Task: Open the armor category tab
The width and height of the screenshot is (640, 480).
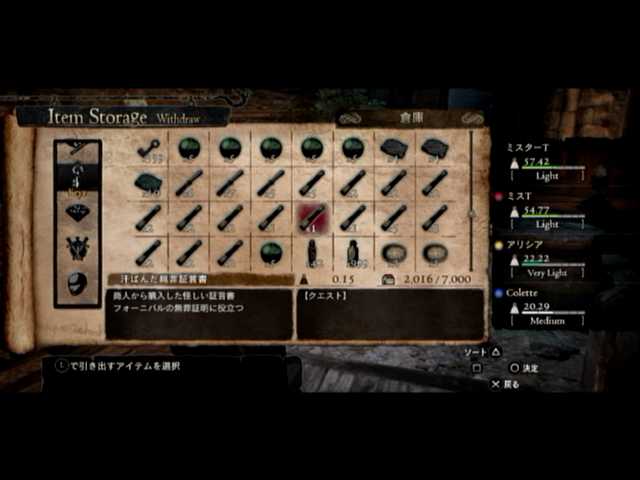Action: click(77, 247)
